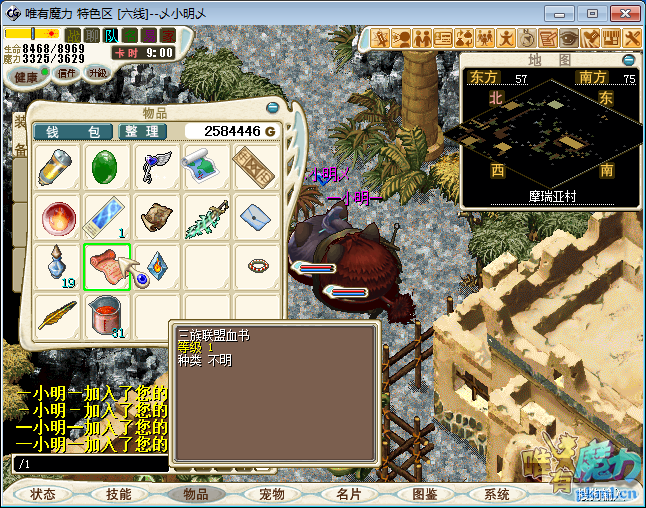This screenshot has width=646, height=508.
Task: Pick the red liquid bucket stack
Action: [107, 314]
